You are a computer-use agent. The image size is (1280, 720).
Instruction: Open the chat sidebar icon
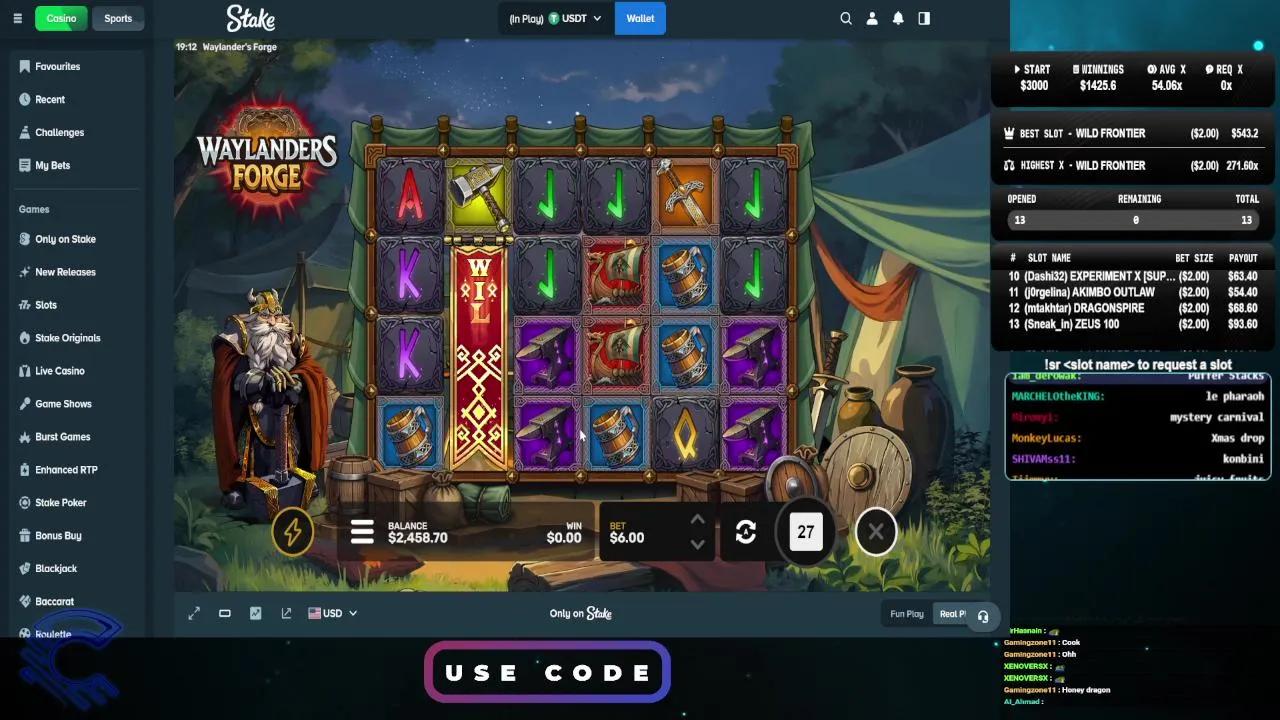(923, 18)
